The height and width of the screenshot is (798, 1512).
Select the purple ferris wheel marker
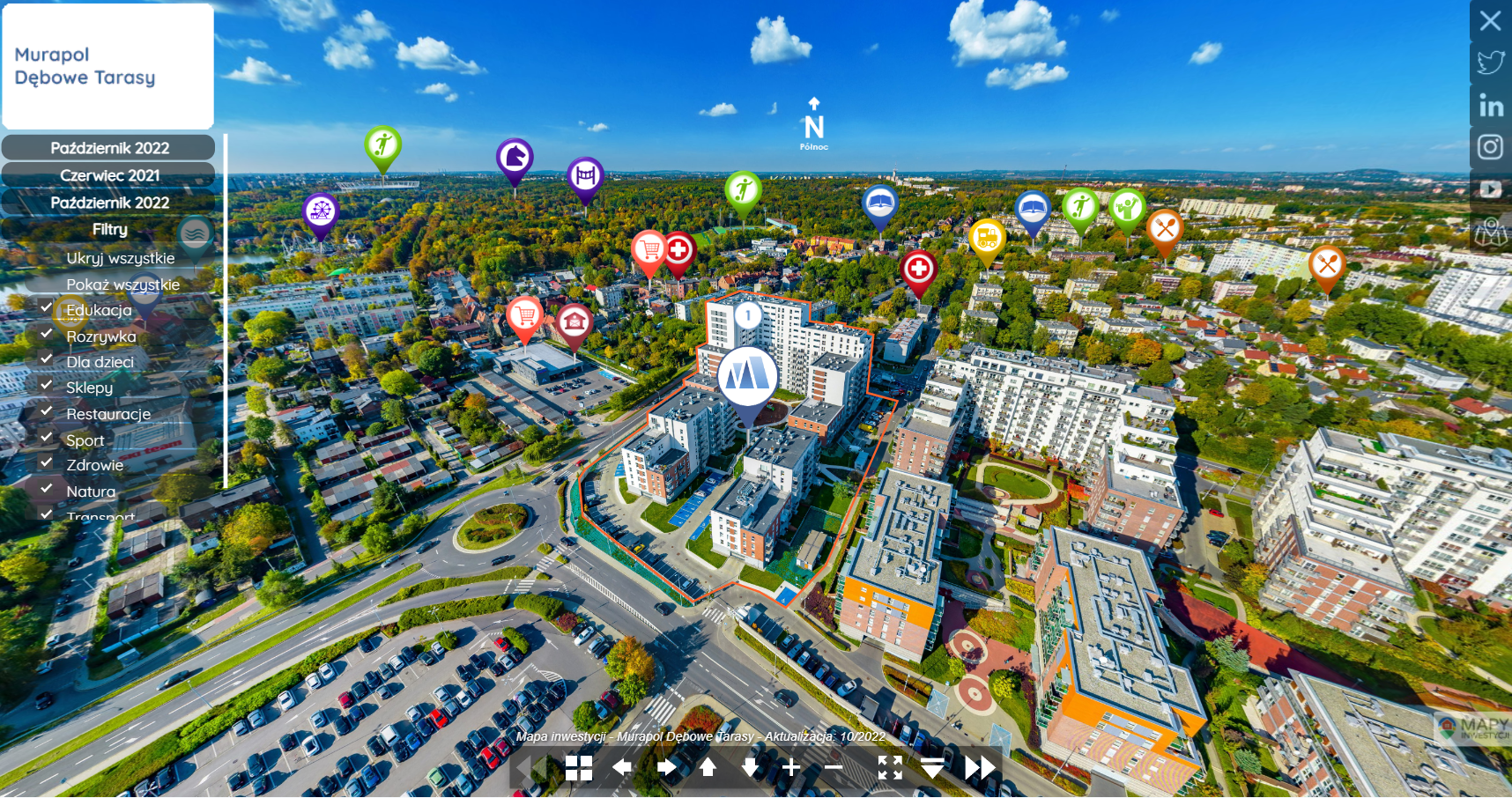coord(321,212)
